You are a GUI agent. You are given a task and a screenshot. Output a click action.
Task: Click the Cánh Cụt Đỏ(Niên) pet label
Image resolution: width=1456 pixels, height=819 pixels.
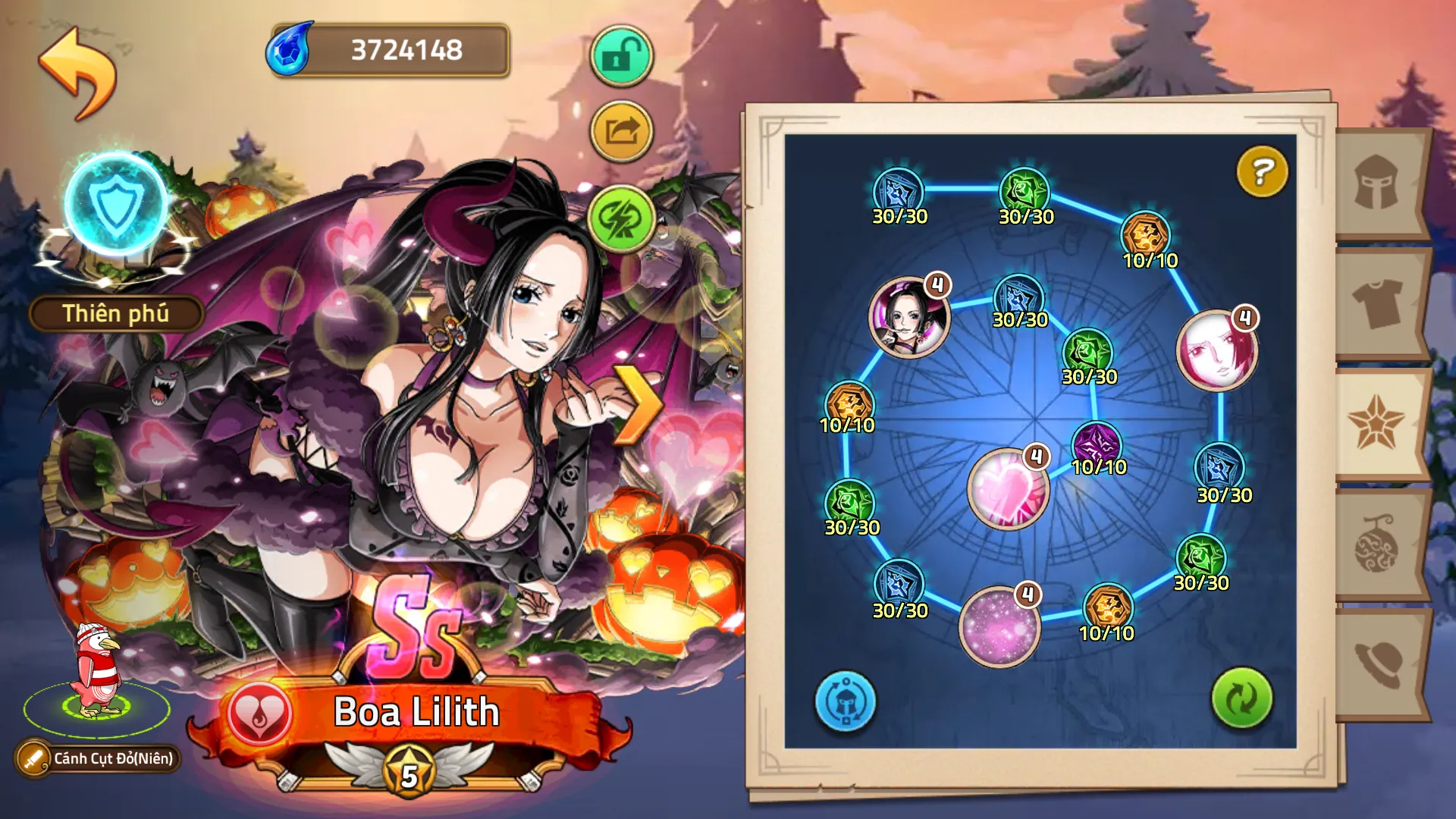[99, 758]
